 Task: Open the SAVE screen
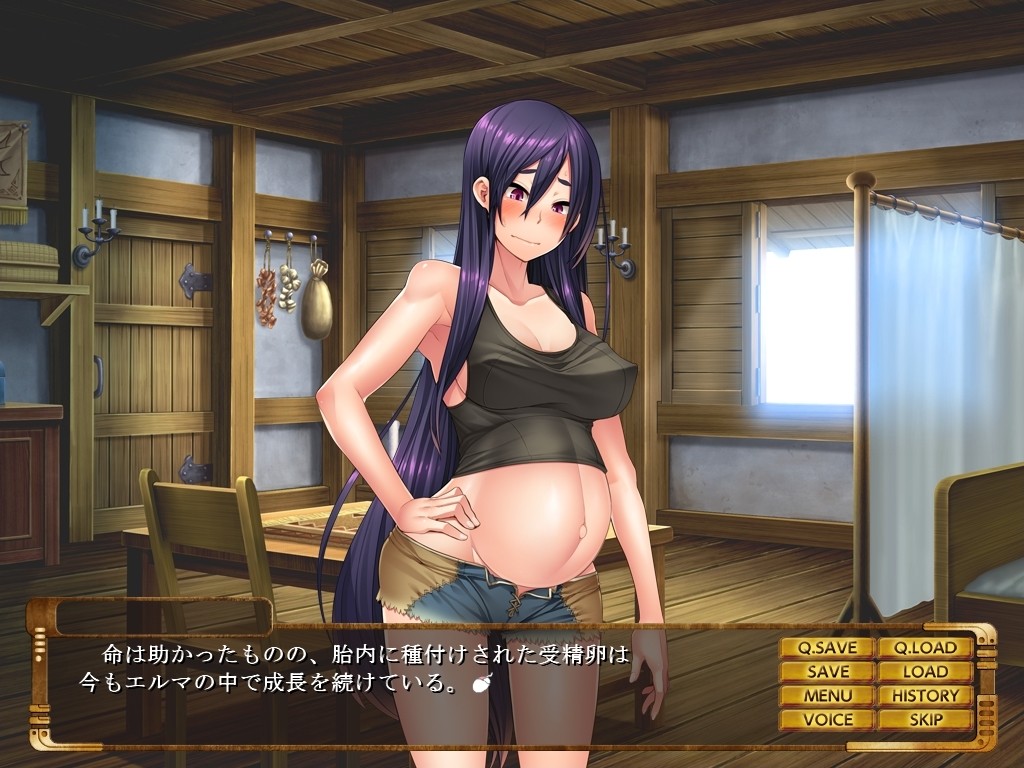point(827,672)
